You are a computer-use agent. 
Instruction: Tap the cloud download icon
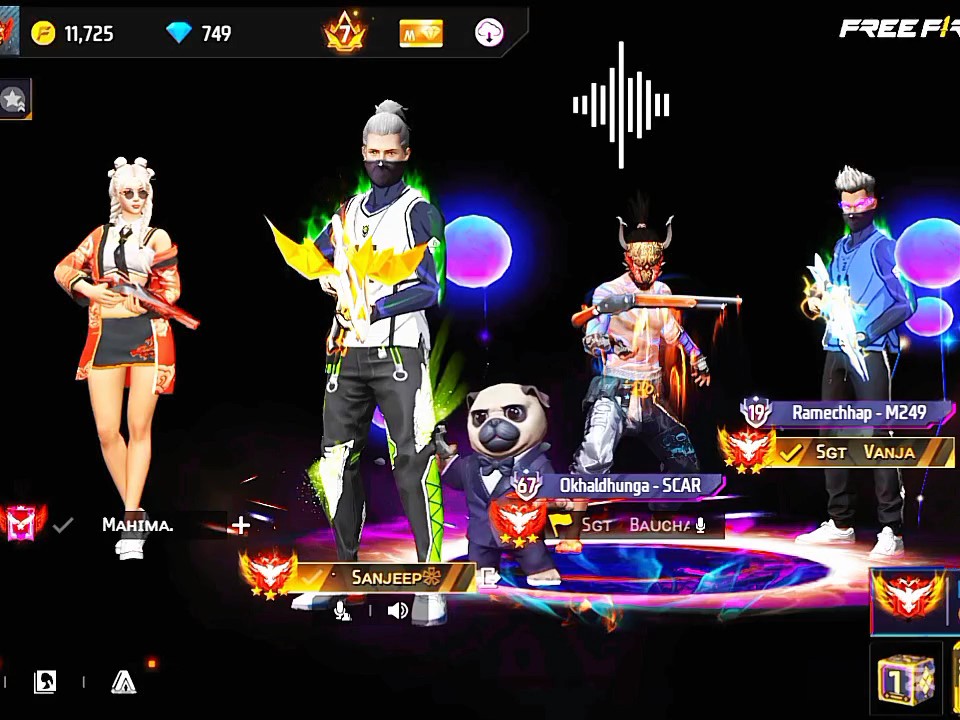tap(489, 33)
